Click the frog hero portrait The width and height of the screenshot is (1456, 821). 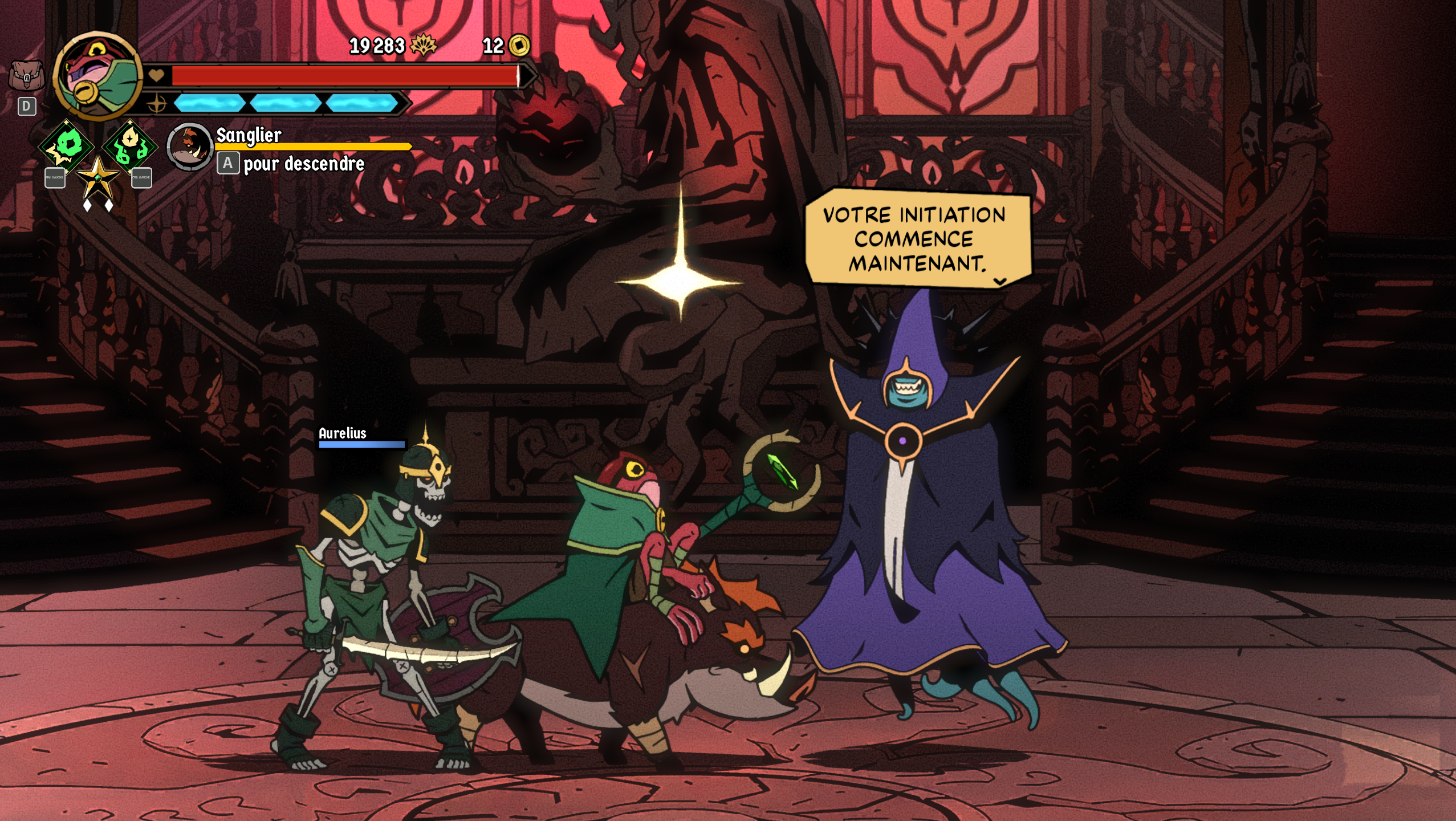coord(97,75)
